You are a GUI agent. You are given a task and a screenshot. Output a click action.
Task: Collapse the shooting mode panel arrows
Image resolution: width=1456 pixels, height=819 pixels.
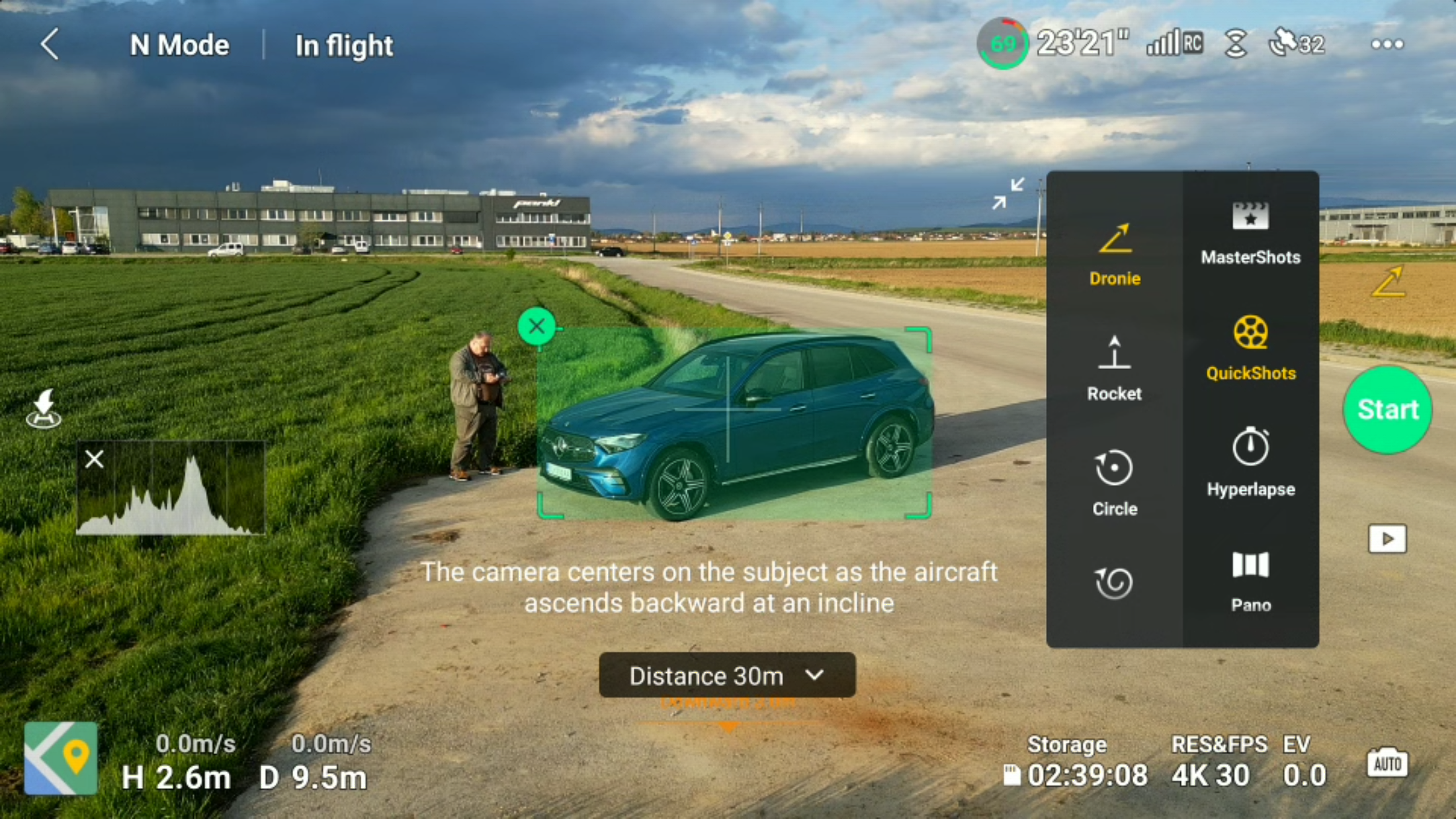1008,193
